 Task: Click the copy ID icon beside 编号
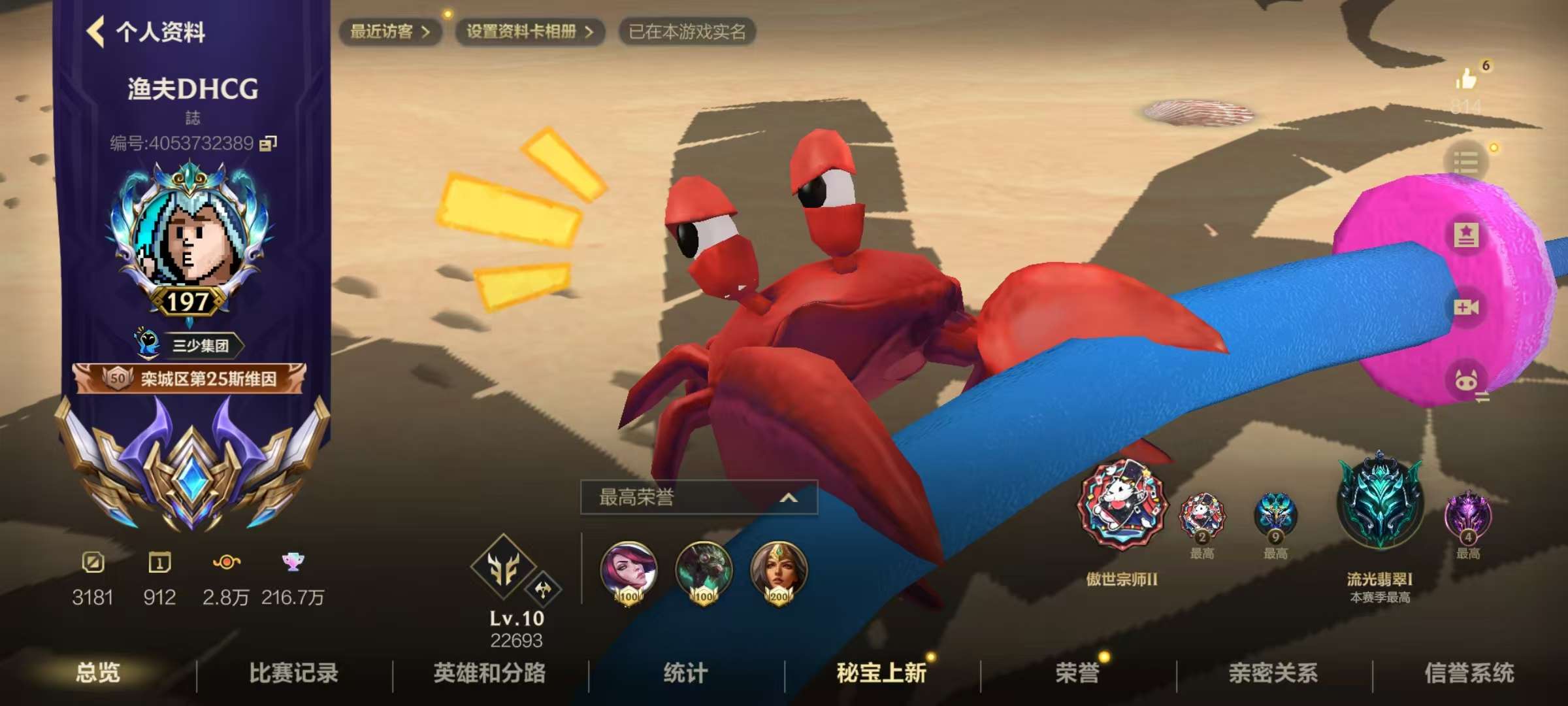269,143
